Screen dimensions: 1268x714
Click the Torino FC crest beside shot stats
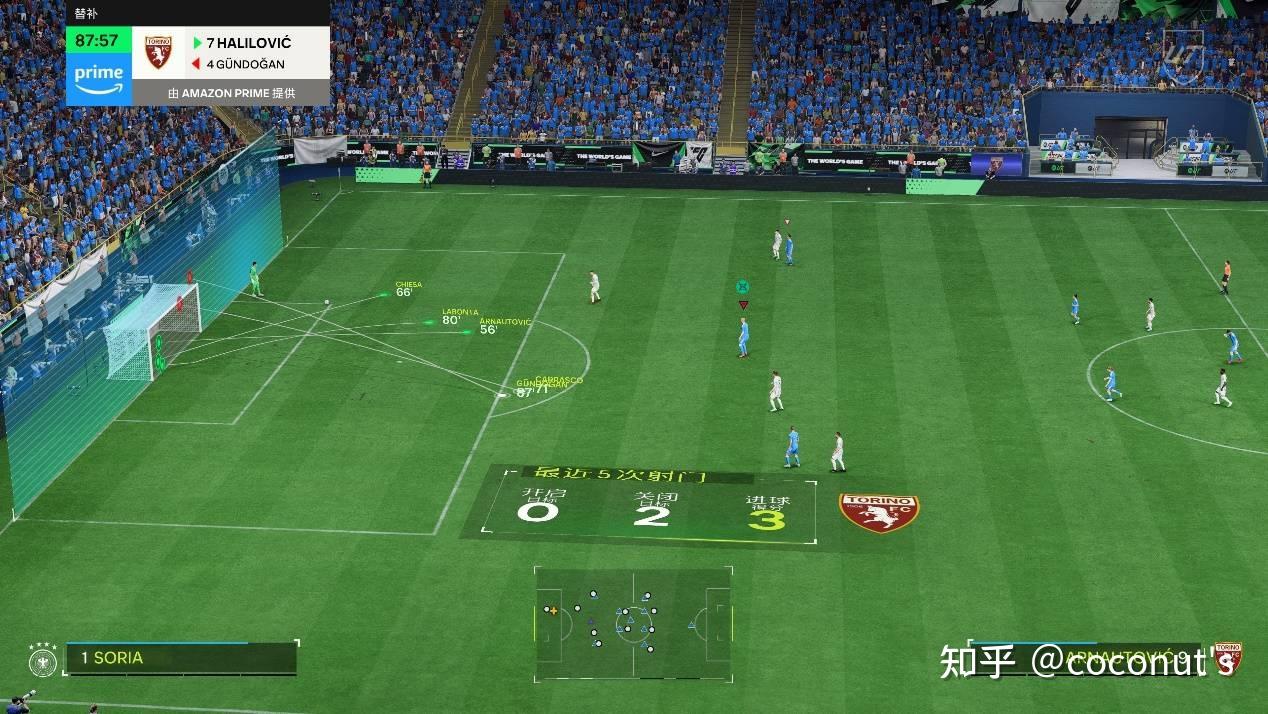[879, 512]
